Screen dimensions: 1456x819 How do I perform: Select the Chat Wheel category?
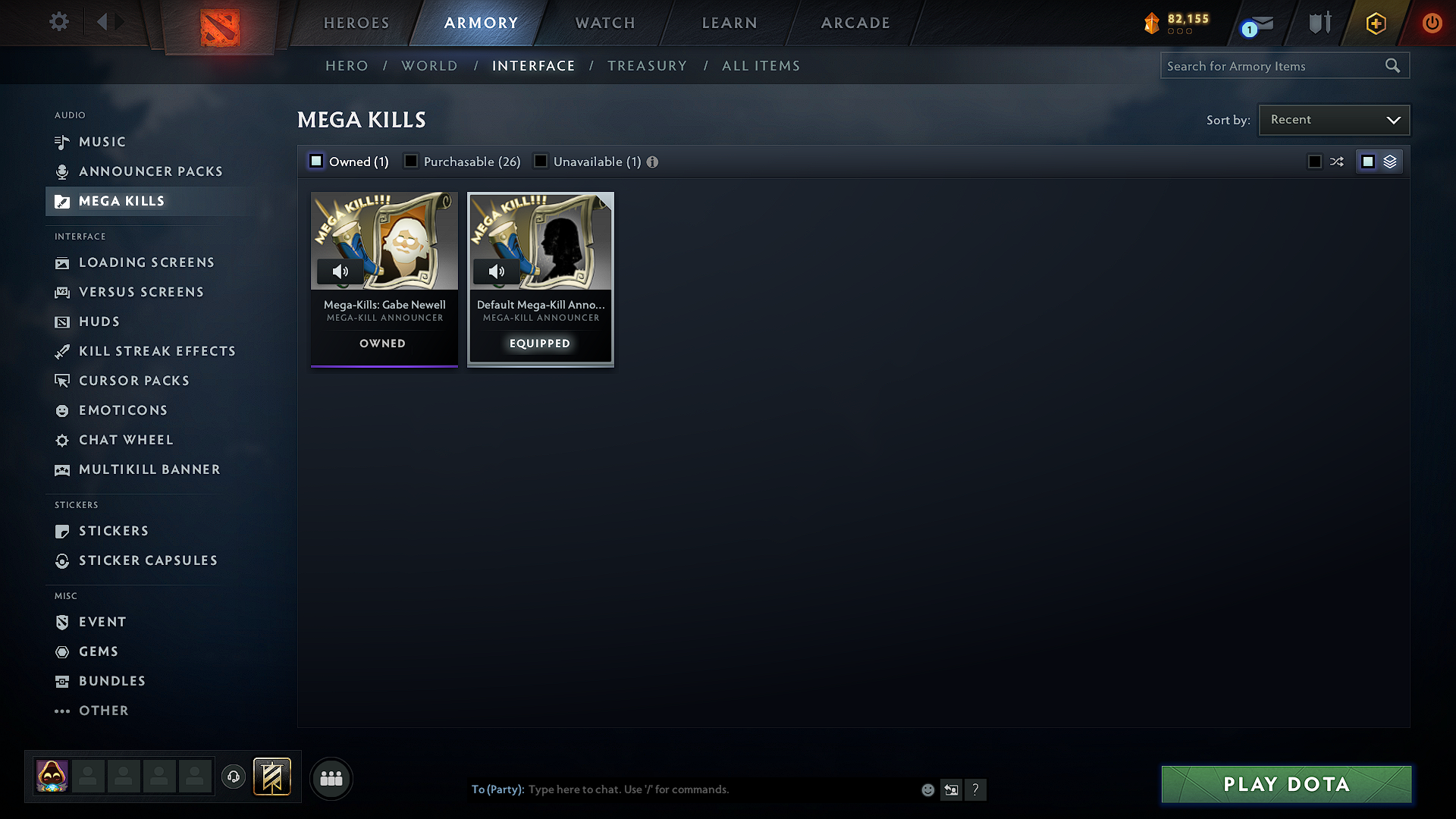tap(126, 440)
